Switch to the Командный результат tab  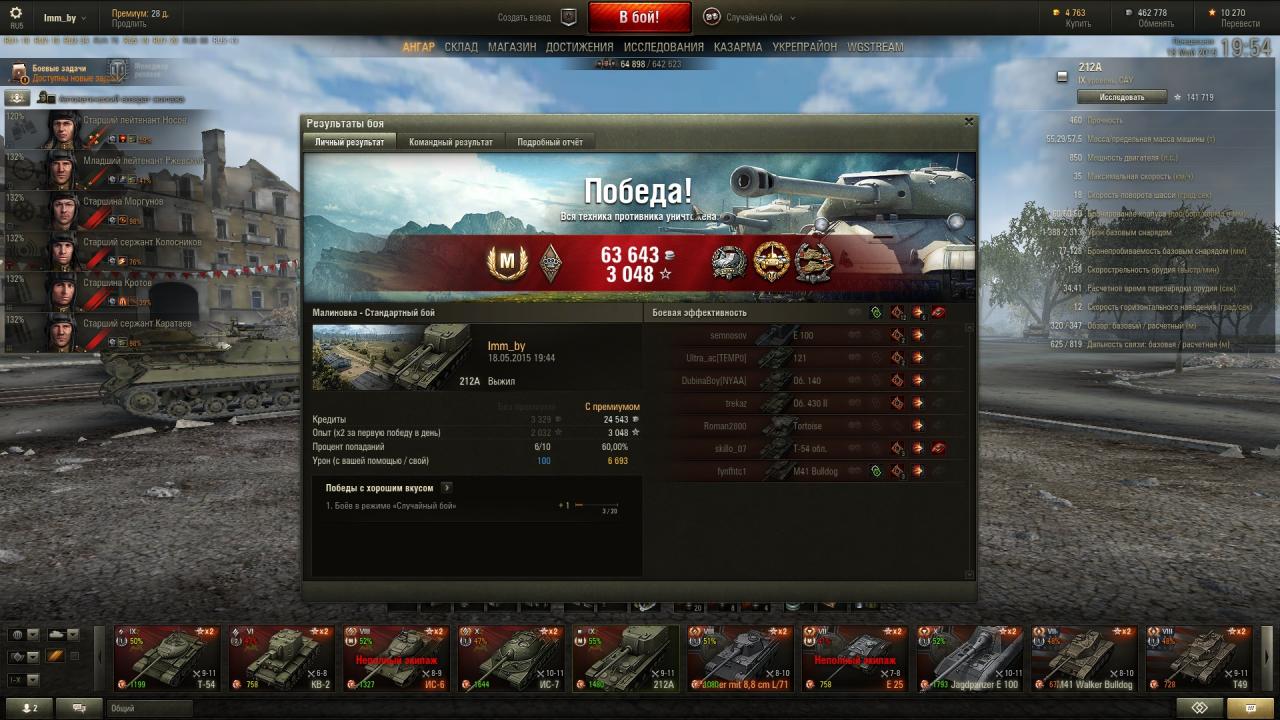click(450, 142)
